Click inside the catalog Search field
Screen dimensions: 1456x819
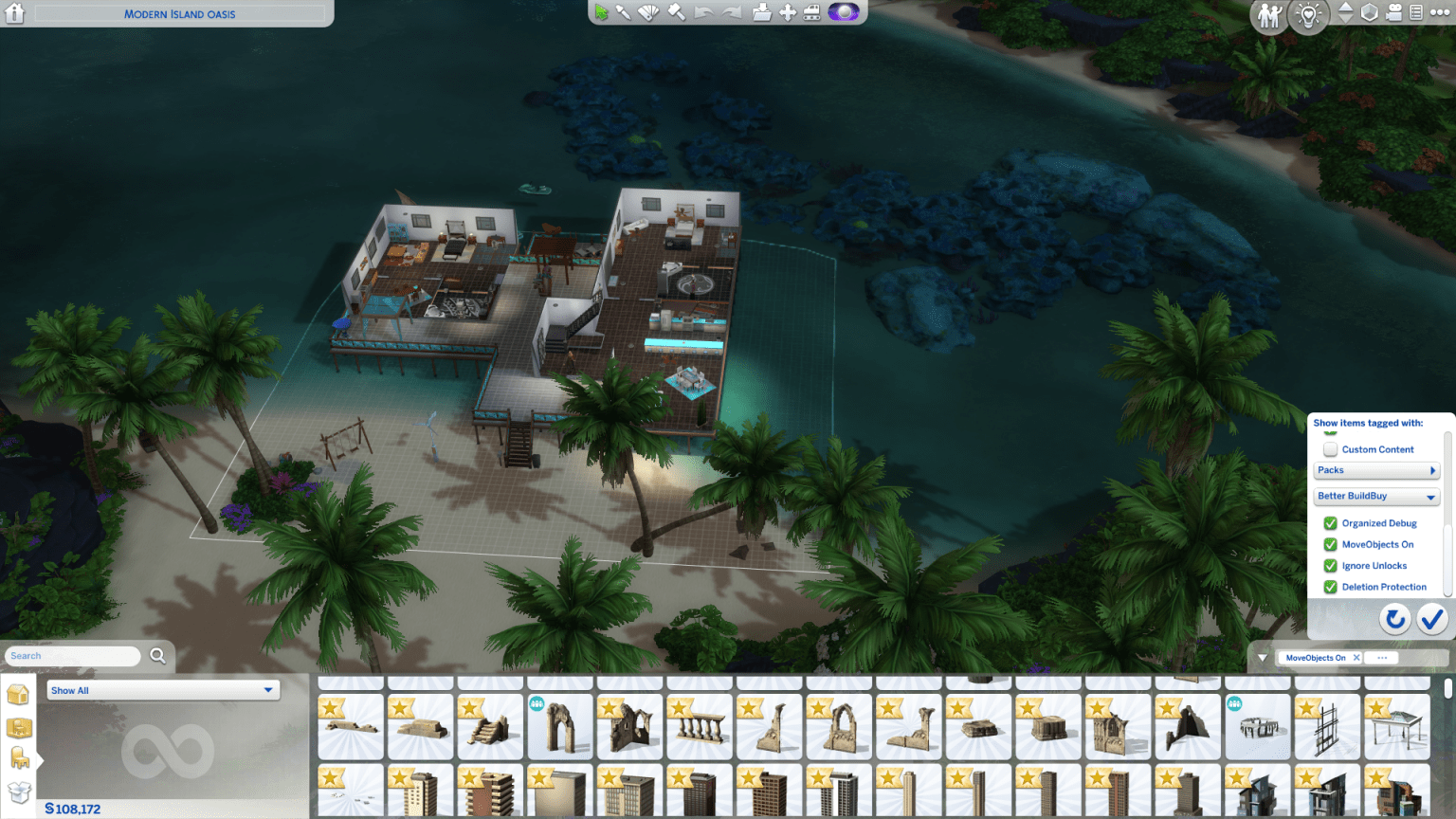(76, 655)
